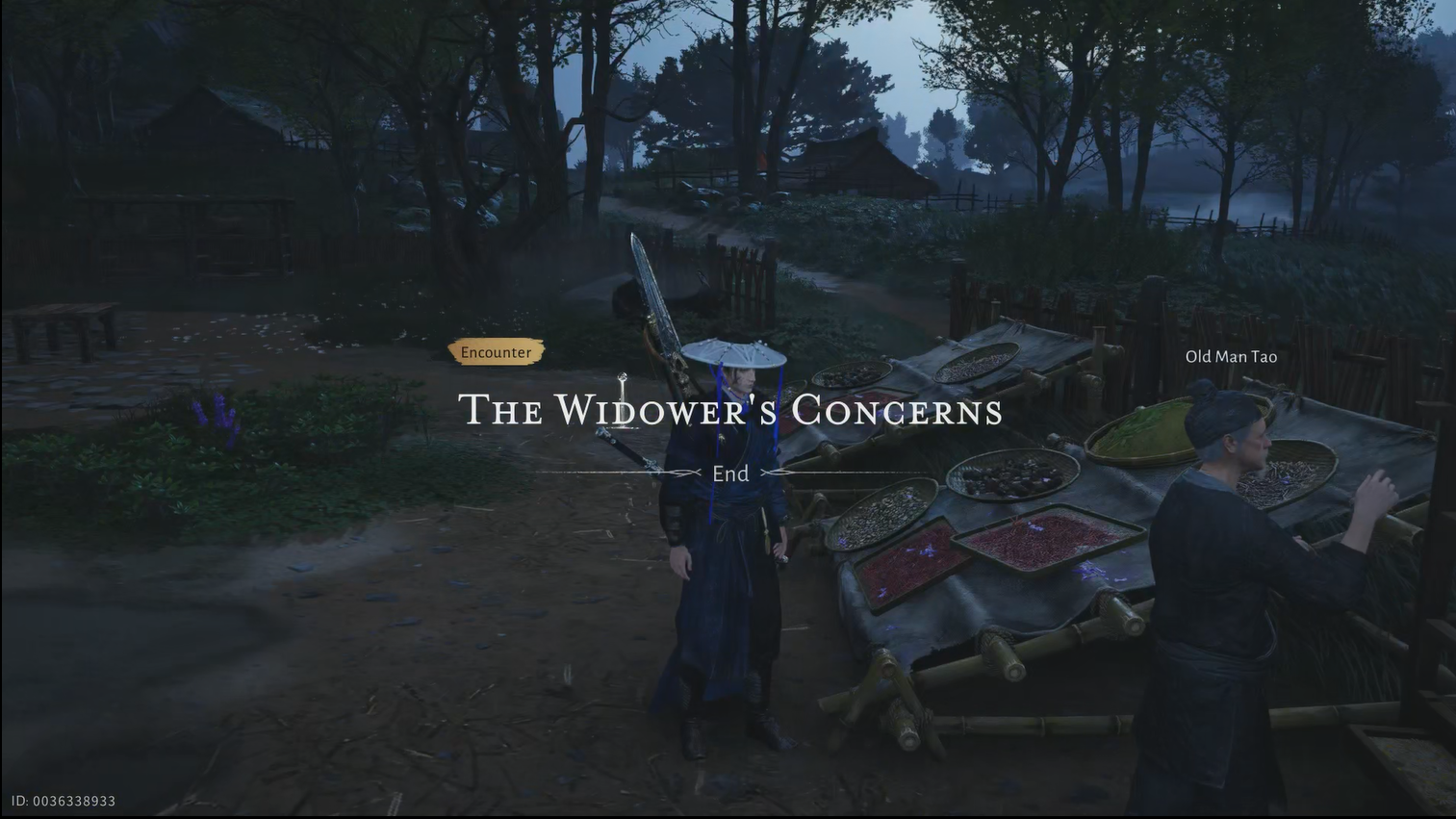The width and height of the screenshot is (1456, 819).
Task: Select the End quest status label
Action: (x=730, y=473)
